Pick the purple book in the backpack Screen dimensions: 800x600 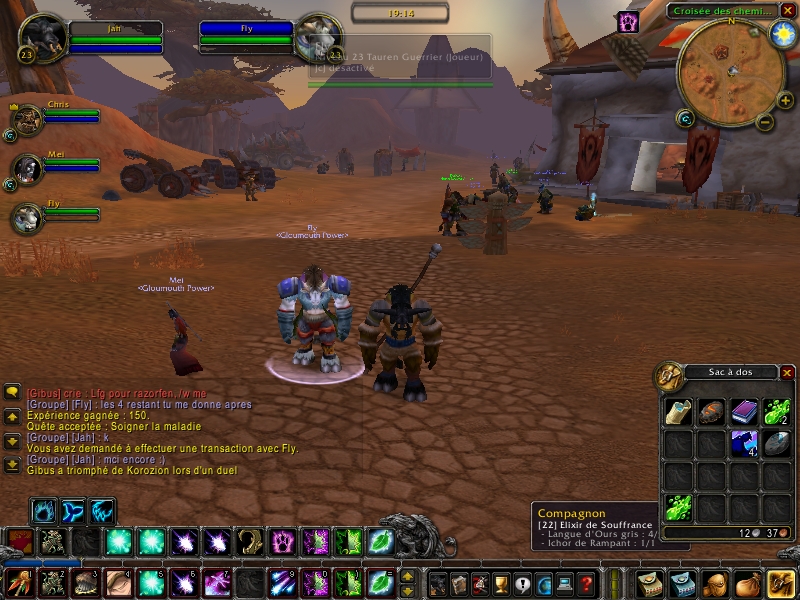click(x=744, y=411)
